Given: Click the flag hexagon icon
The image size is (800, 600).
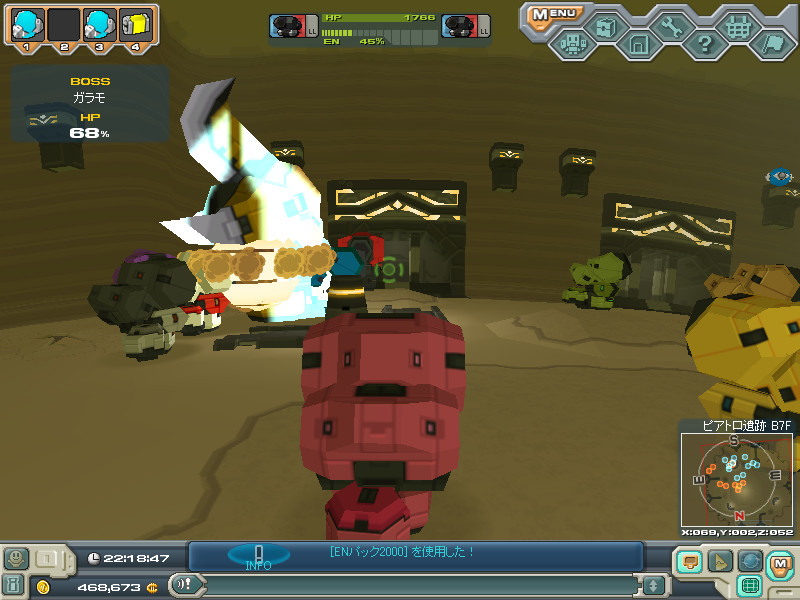Looking at the screenshot, I should (x=772, y=44).
